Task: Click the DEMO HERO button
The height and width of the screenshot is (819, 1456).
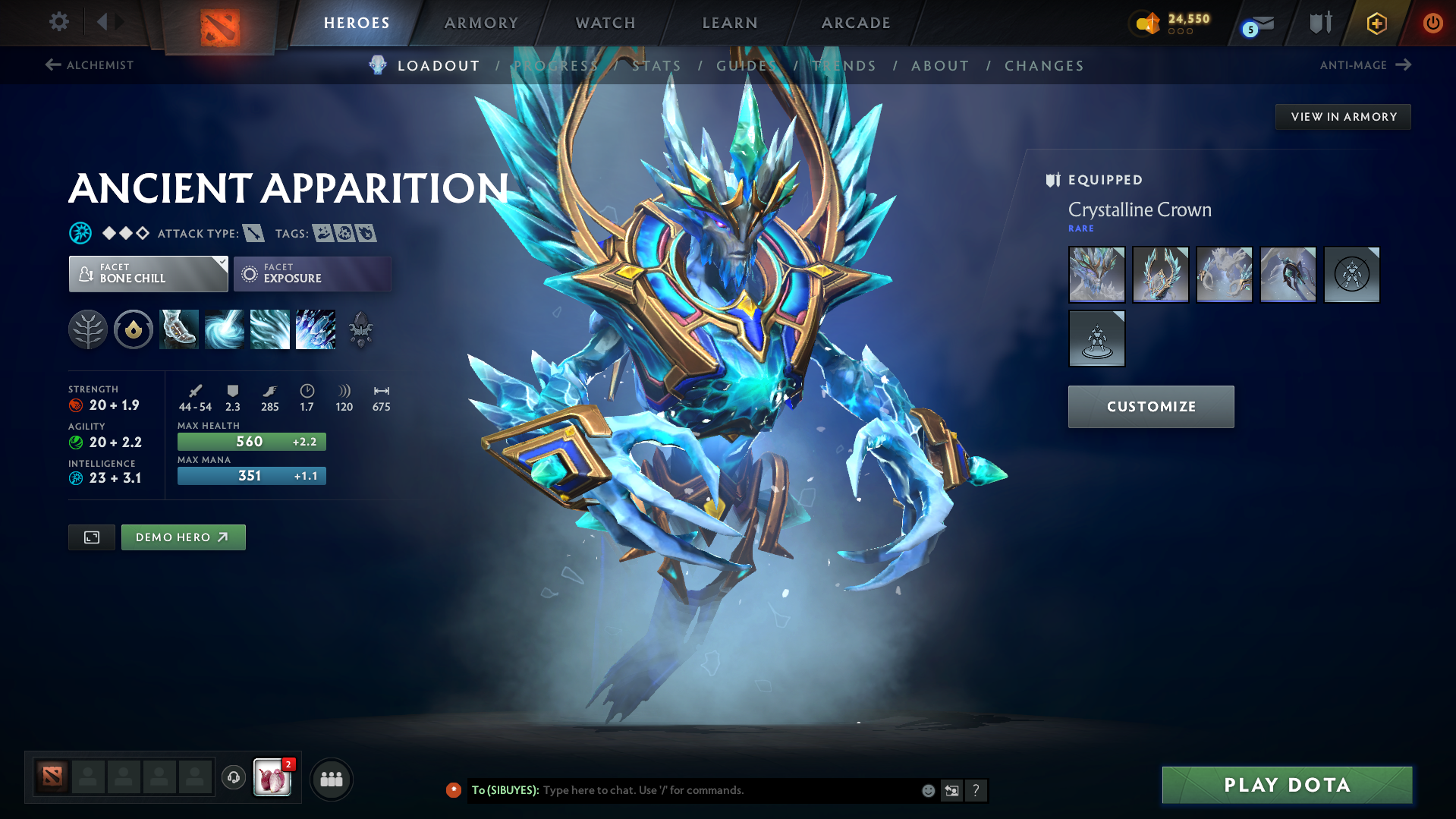Action: point(183,537)
